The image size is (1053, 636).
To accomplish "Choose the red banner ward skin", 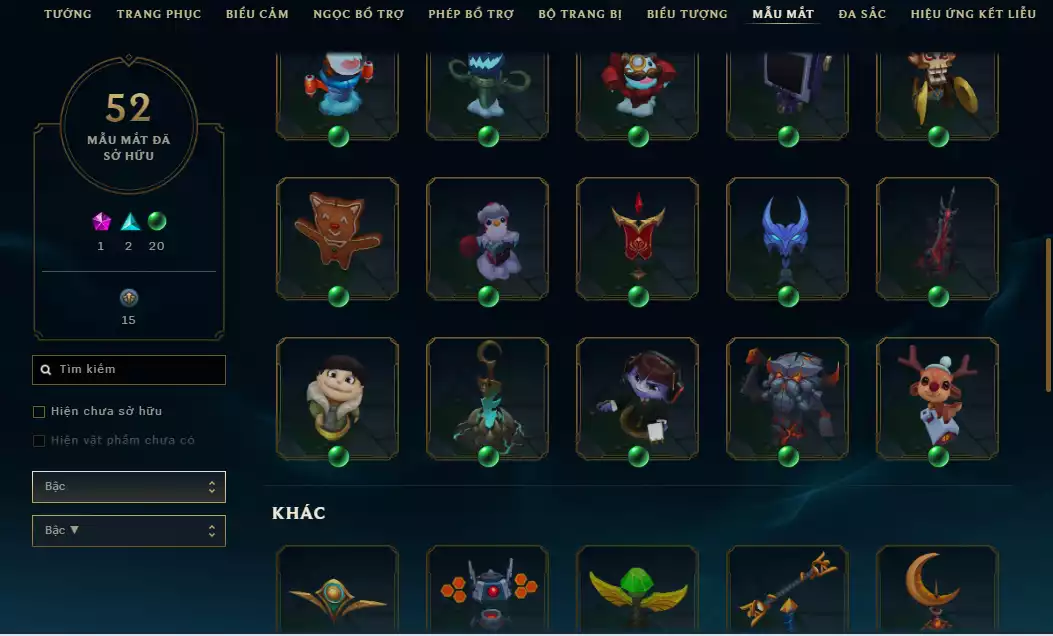I will point(637,238).
